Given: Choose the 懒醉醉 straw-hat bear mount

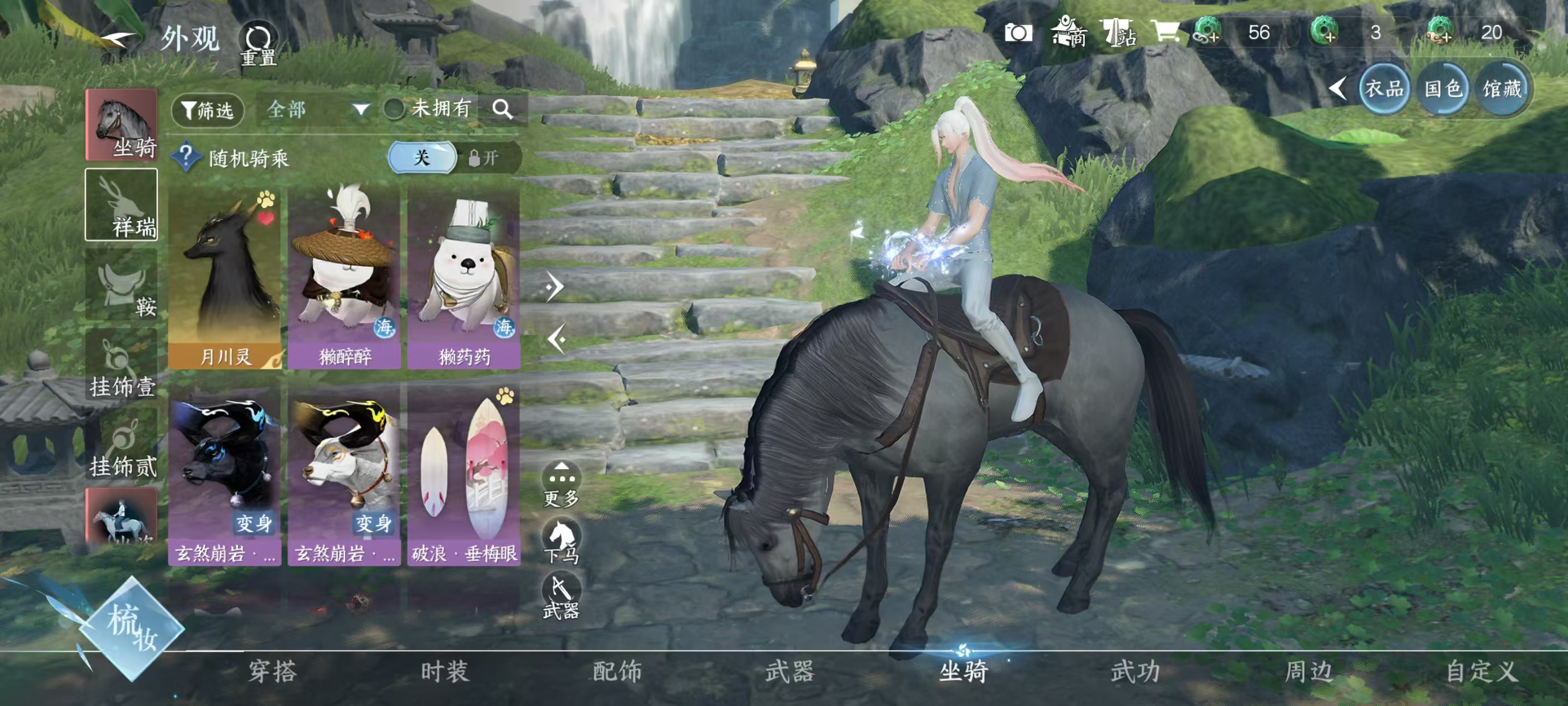Looking at the screenshot, I should click(344, 278).
